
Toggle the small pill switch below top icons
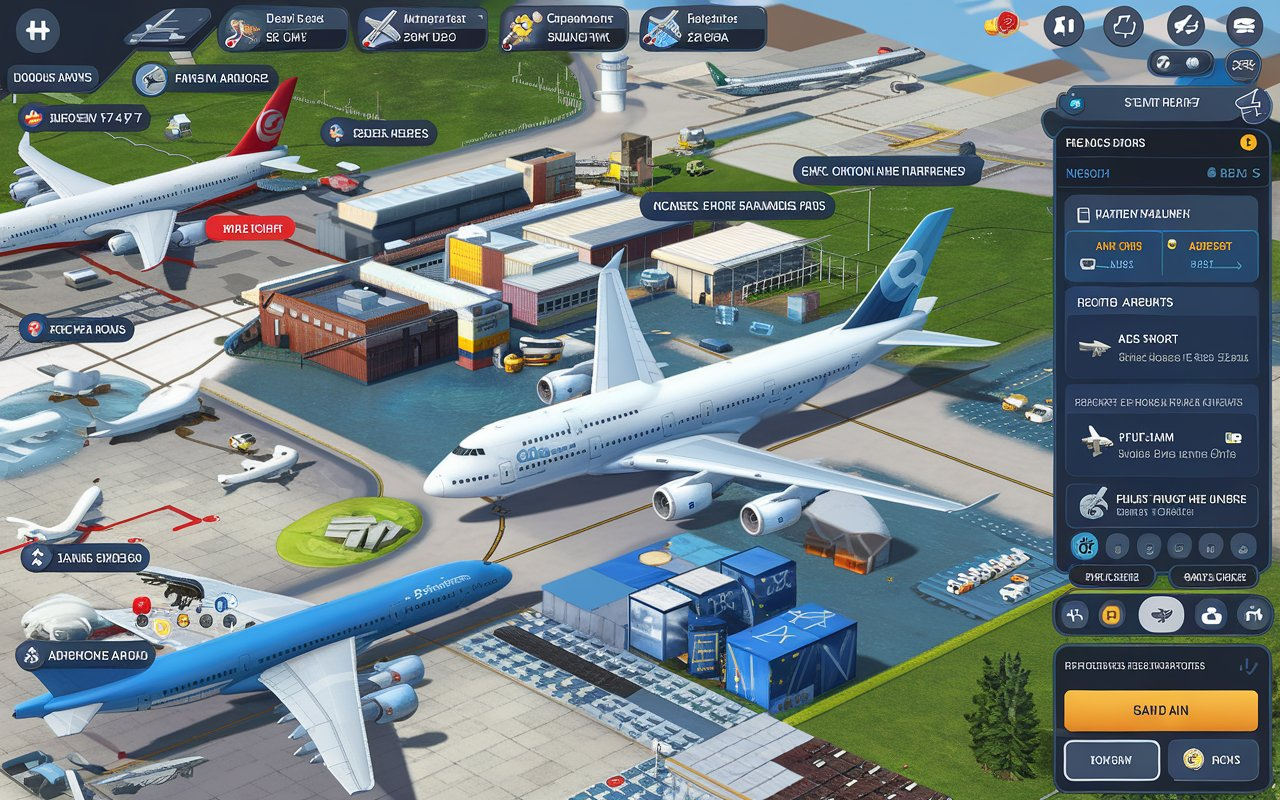point(1178,63)
